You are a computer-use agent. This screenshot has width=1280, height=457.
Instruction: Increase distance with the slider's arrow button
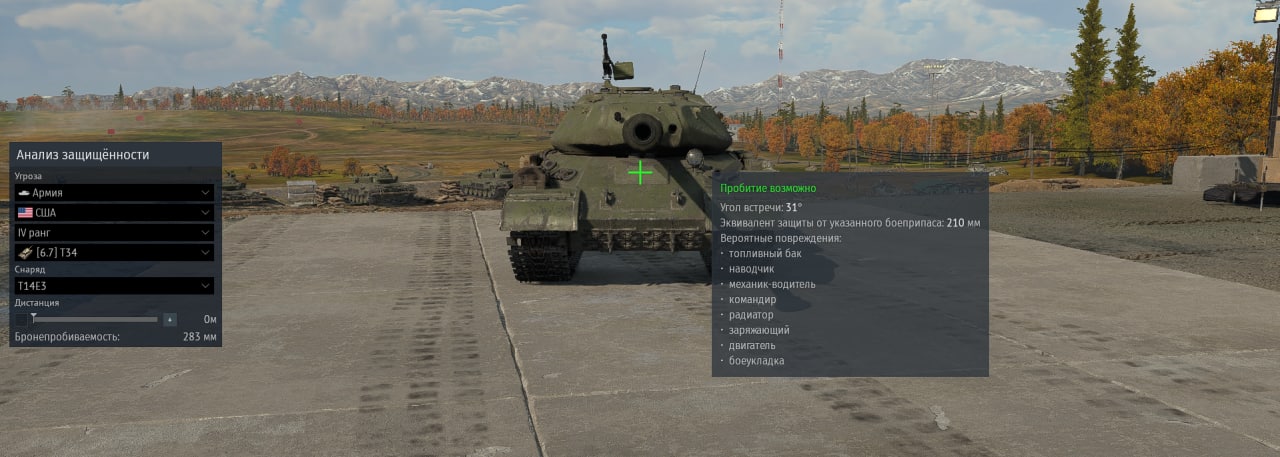pos(170,319)
